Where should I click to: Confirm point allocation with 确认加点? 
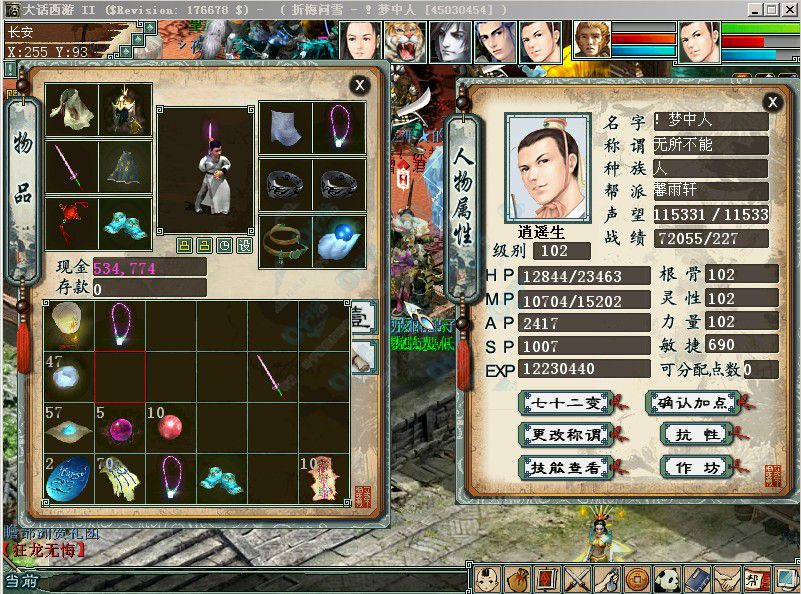click(693, 403)
